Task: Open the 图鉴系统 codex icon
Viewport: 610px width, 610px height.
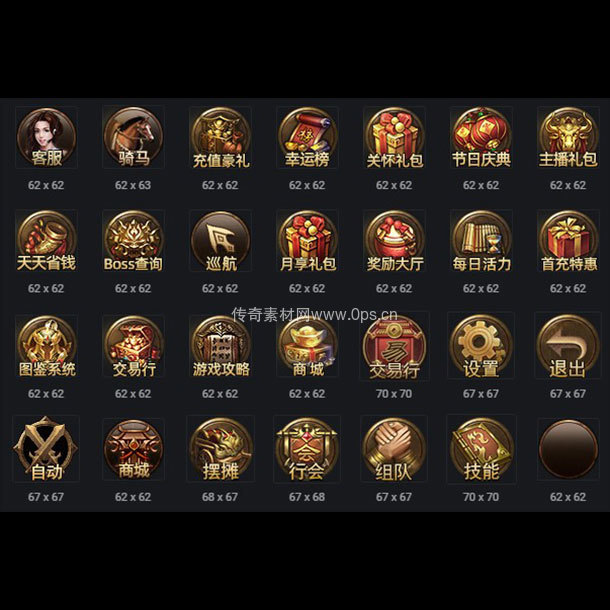Action: pyautogui.click(x=46, y=347)
